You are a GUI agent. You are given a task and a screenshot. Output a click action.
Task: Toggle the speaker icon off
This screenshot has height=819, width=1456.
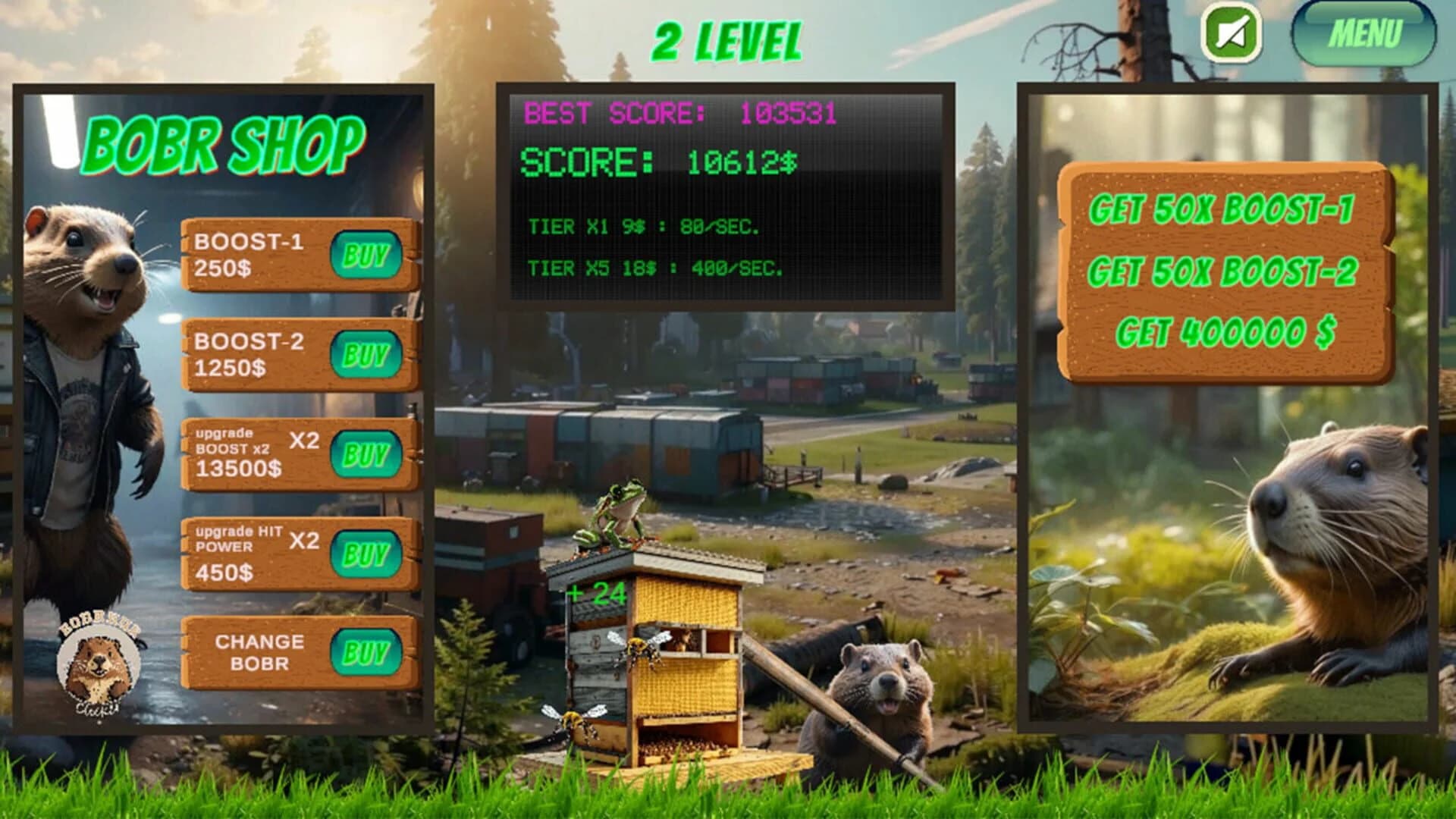[1232, 33]
